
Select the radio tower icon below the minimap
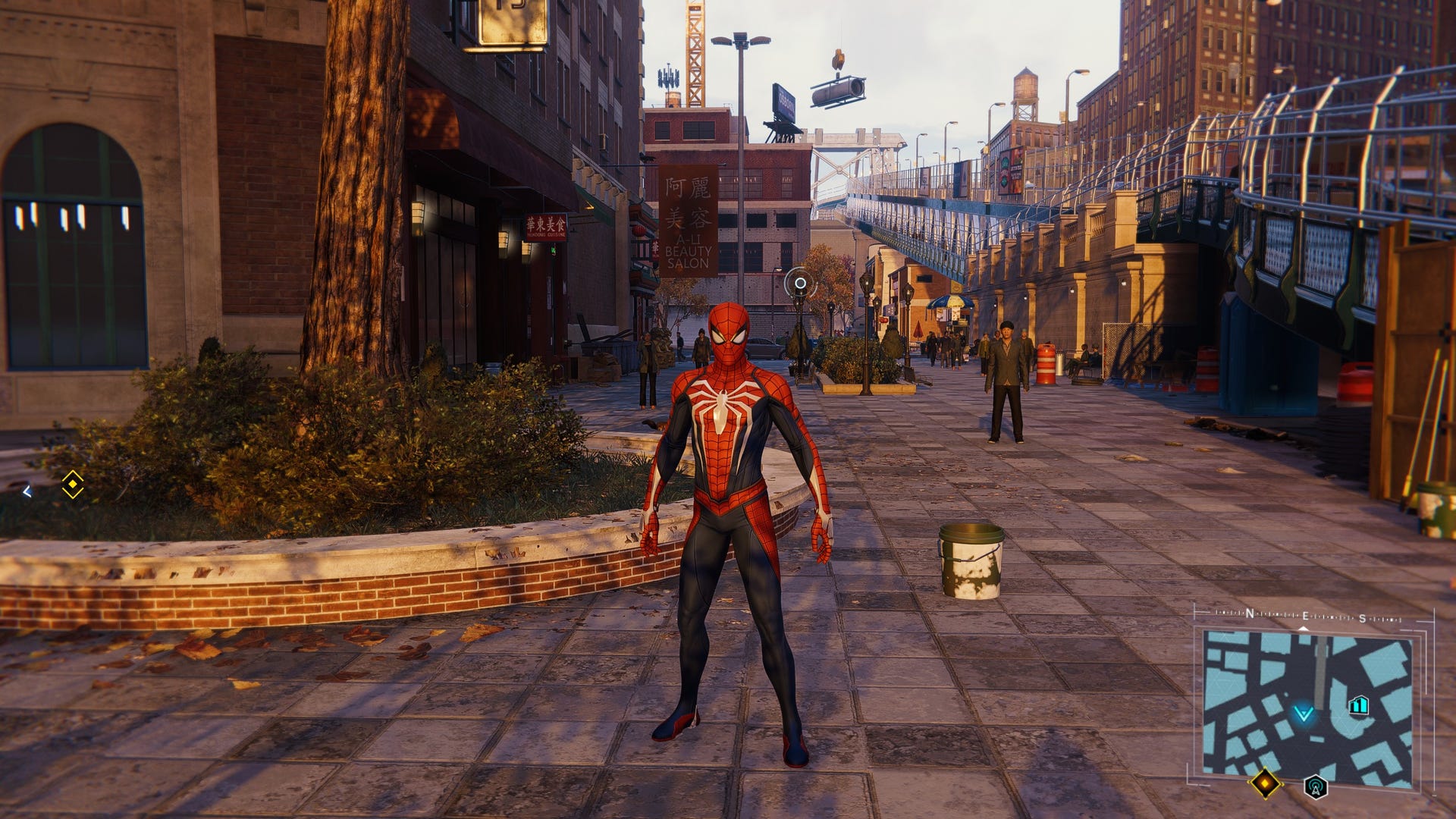pos(1316,786)
